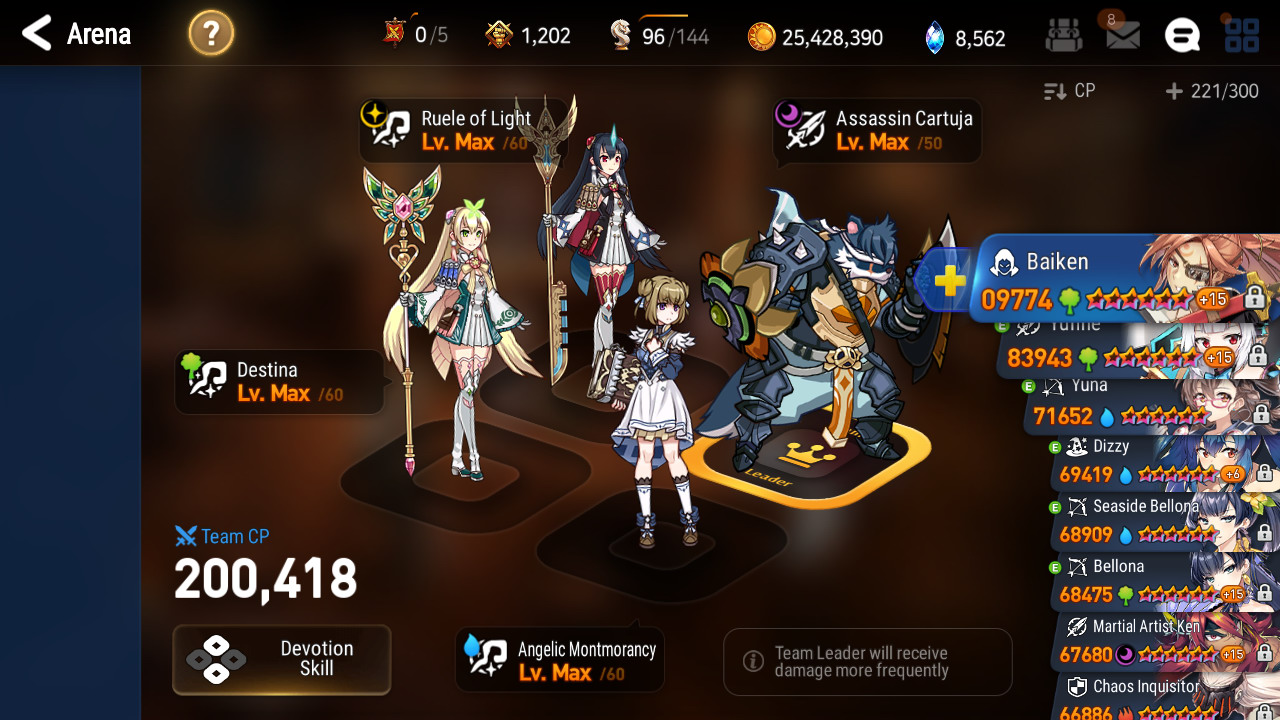Select the Angelic Montmorancy slot label
Screen dimensions: 1280x720
560,661
